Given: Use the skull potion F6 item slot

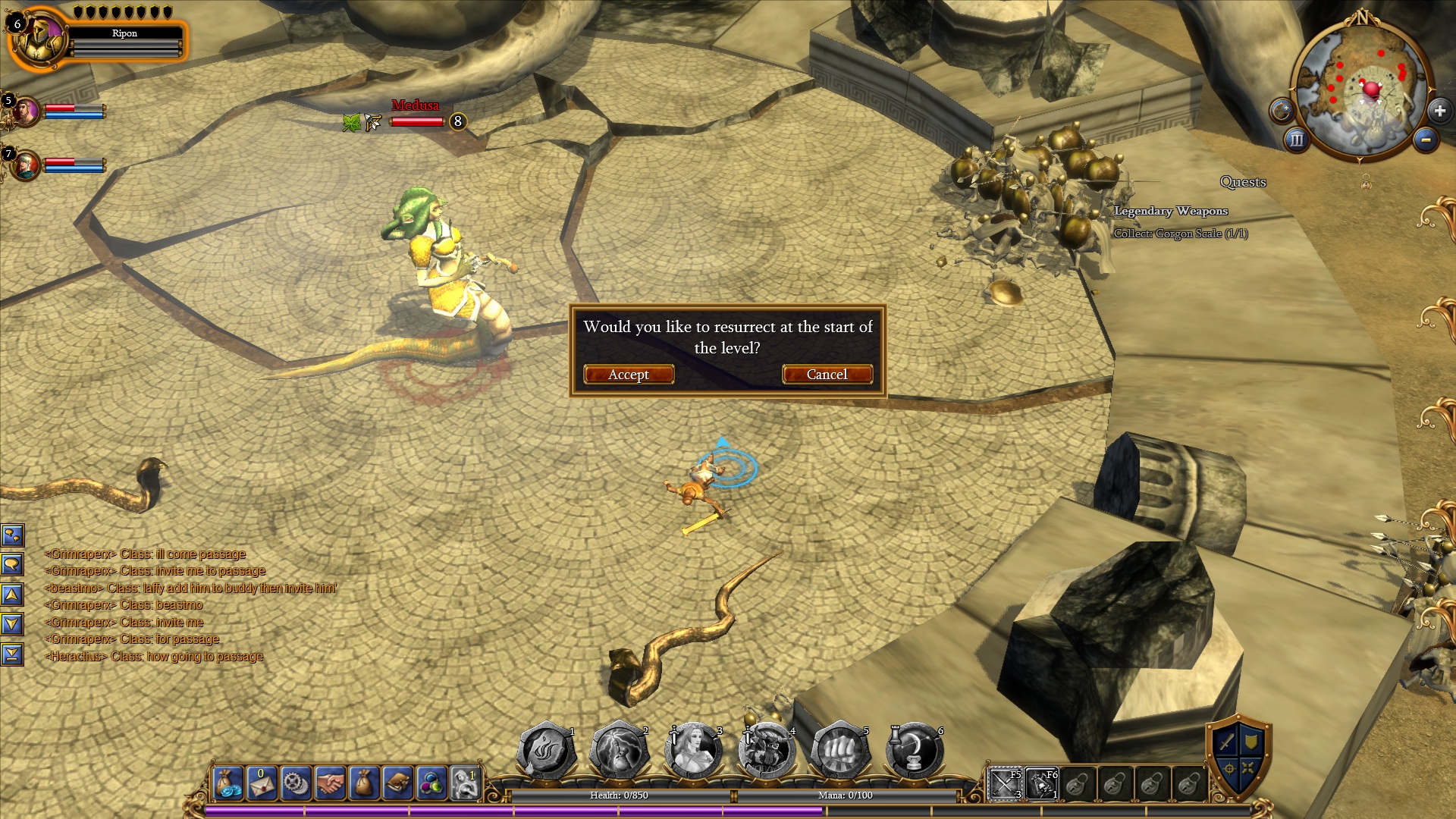Looking at the screenshot, I should tap(1041, 784).
